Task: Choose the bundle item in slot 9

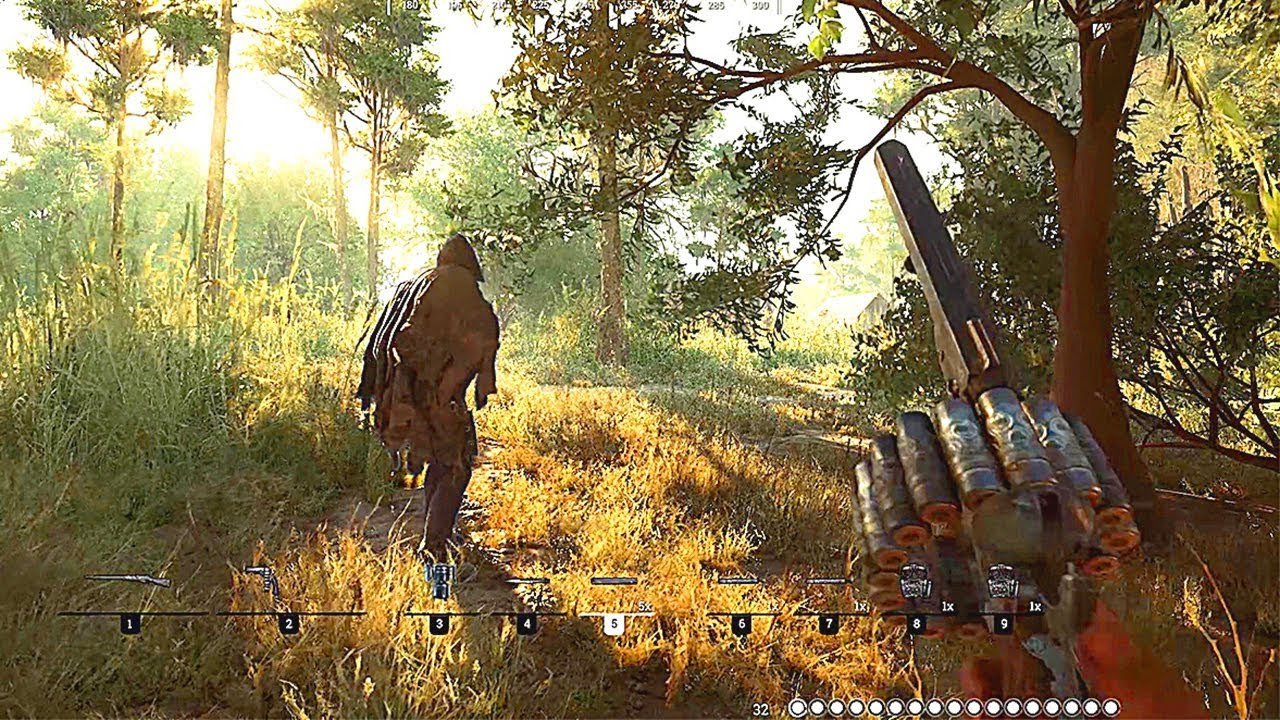Action: pyautogui.click(x=1002, y=582)
